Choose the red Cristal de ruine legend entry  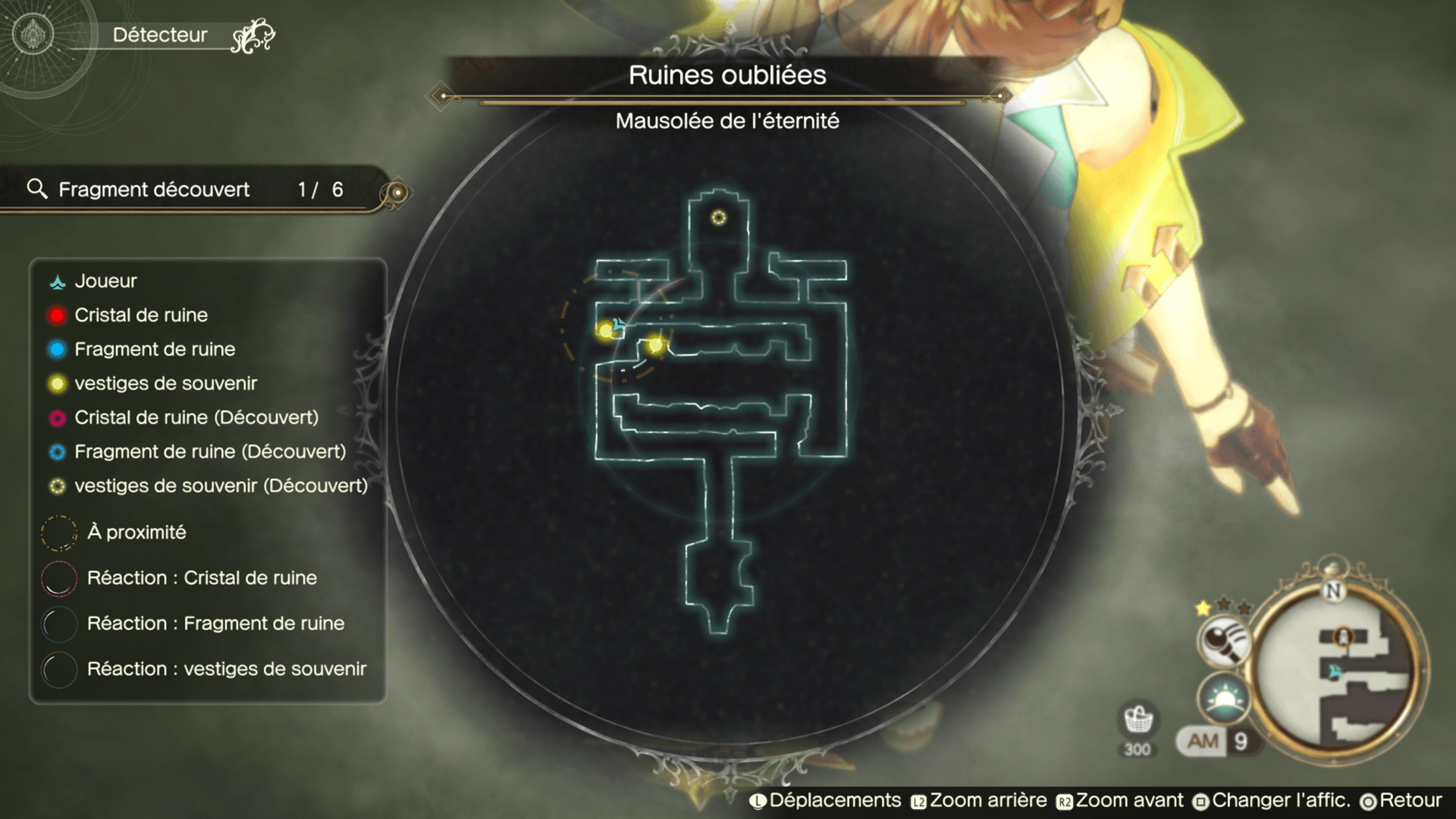click(140, 315)
